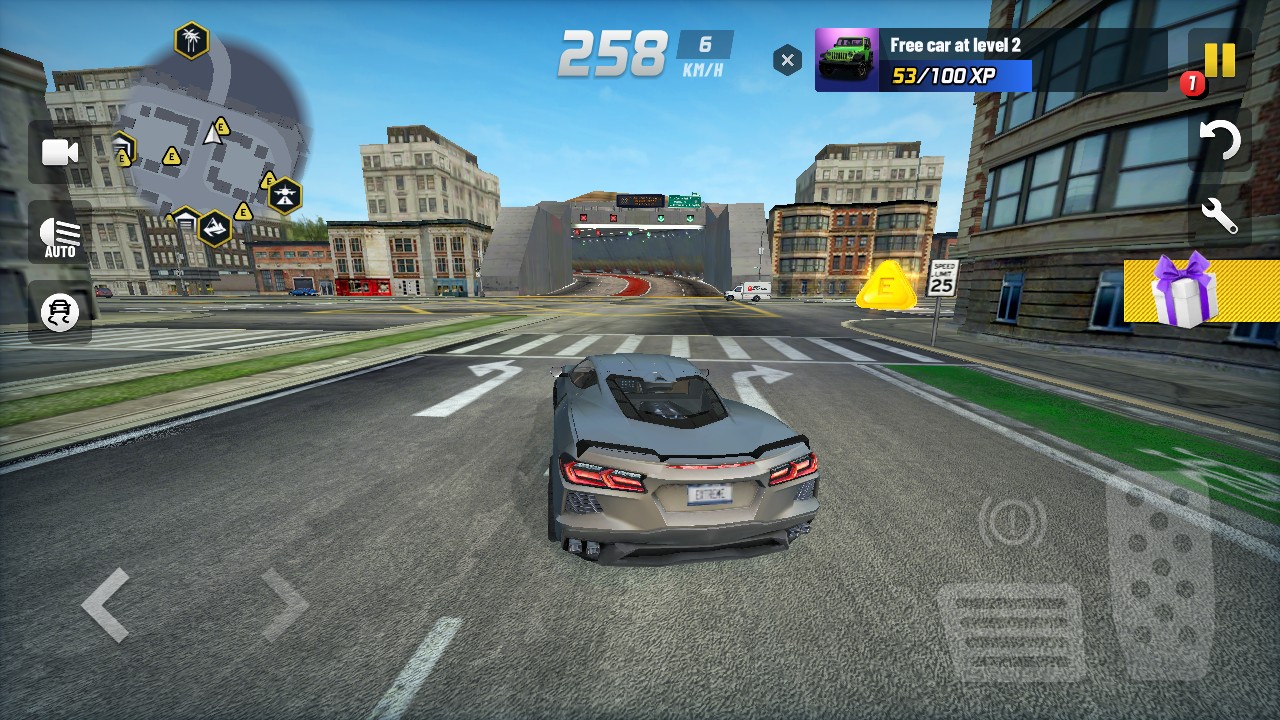Image resolution: width=1280 pixels, height=720 pixels.
Task: Tap the brake pedal
Action: [x=1010, y=632]
